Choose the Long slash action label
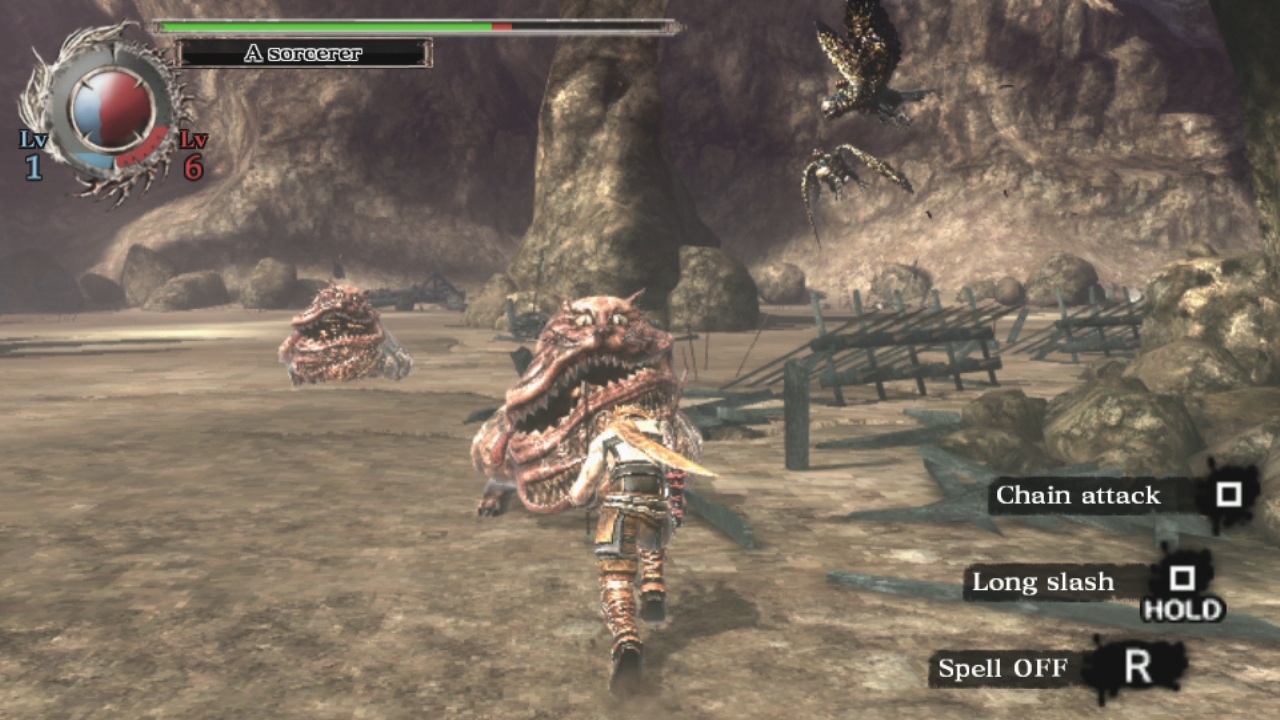Image resolution: width=1280 pixels, height=720 pixels. coord(1042,582)
